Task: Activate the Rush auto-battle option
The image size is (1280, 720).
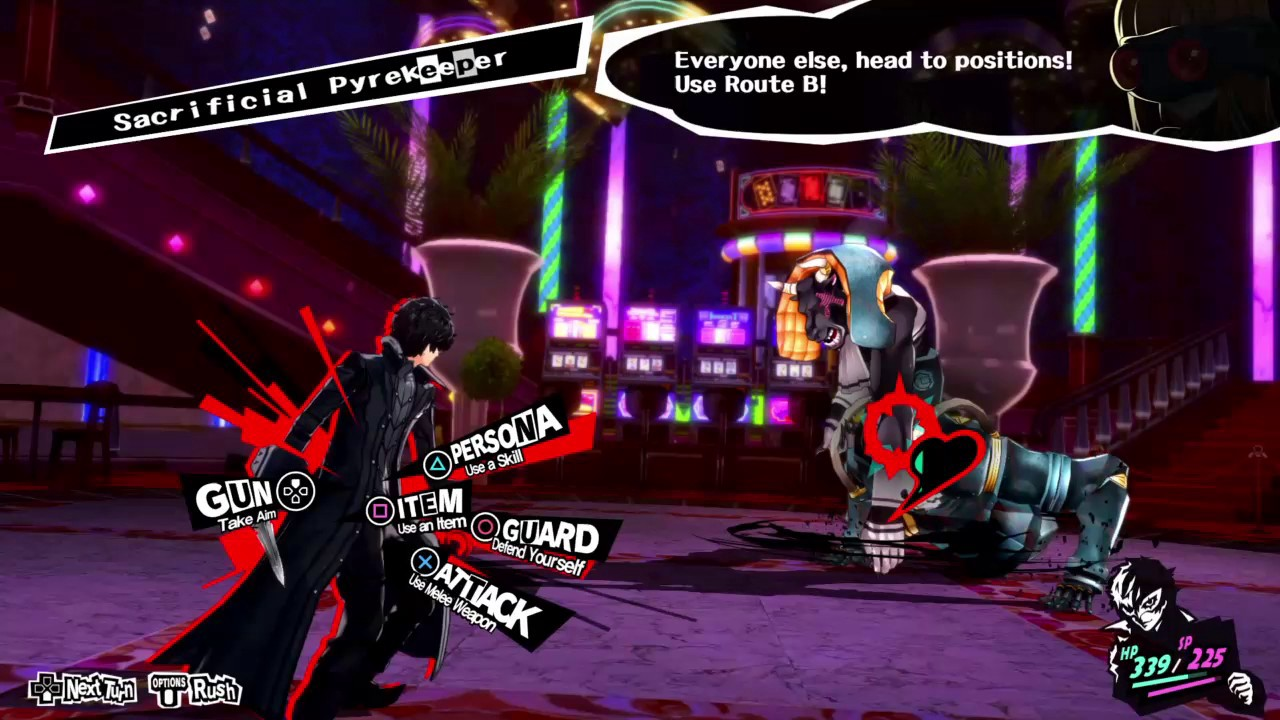Action: point(197,688)
